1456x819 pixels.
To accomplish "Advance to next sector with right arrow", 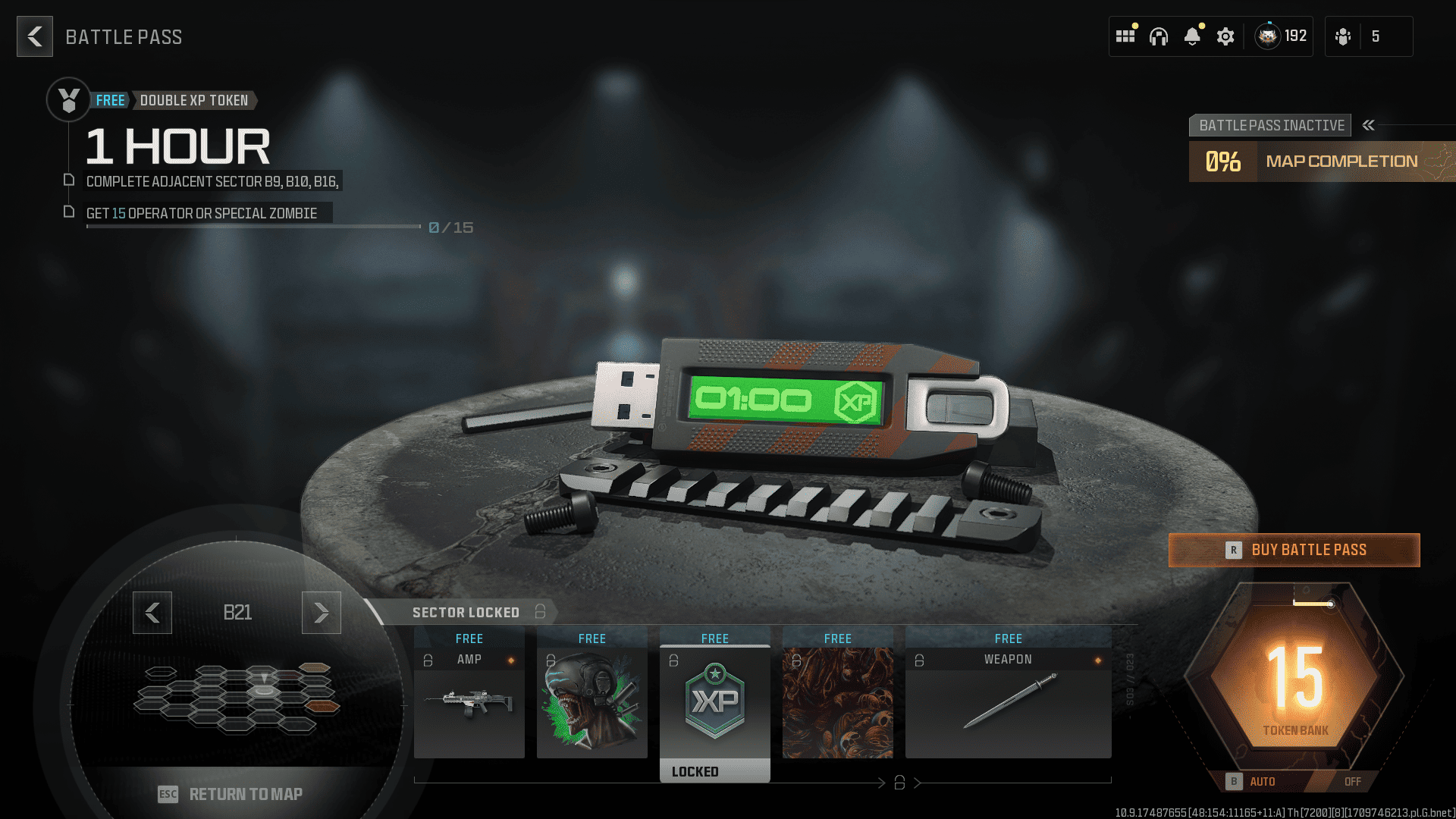I will (x=321, y=613).
